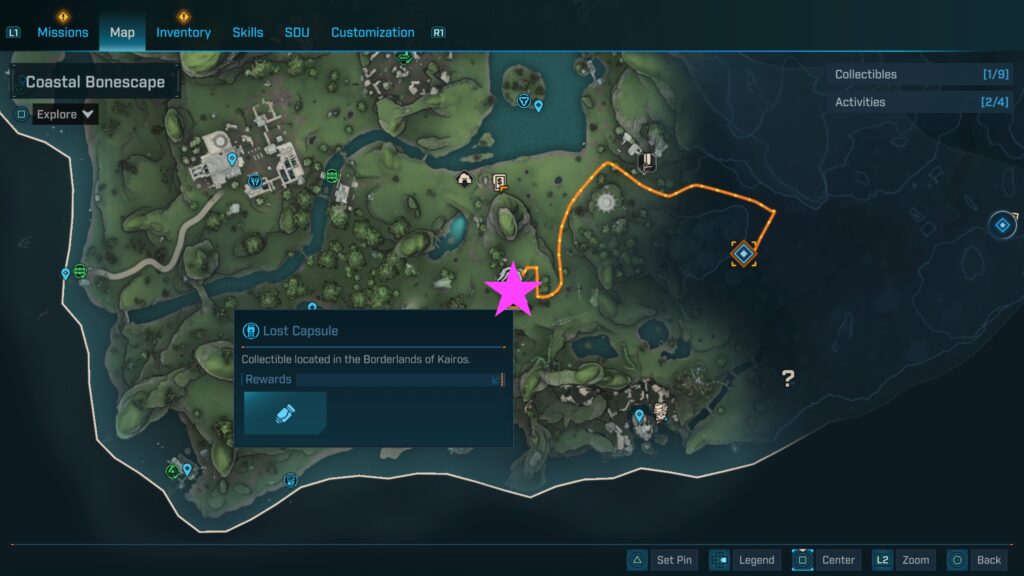This screenshot has height=576, width=1024.
Task: Expand the Explore dropdown
Action: [x=65, y=114]
